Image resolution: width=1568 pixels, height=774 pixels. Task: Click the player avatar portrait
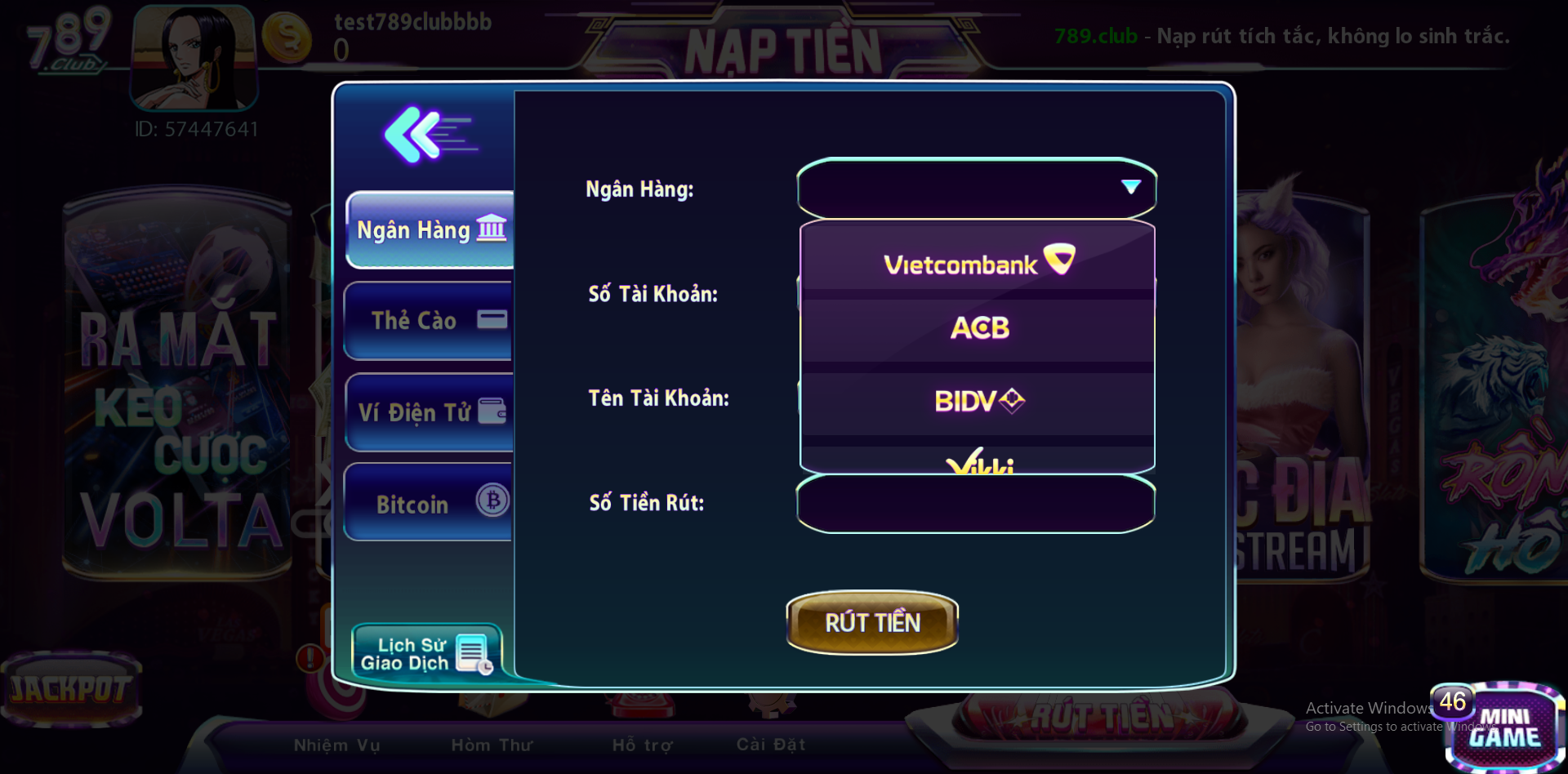click(x=194, y=57)
